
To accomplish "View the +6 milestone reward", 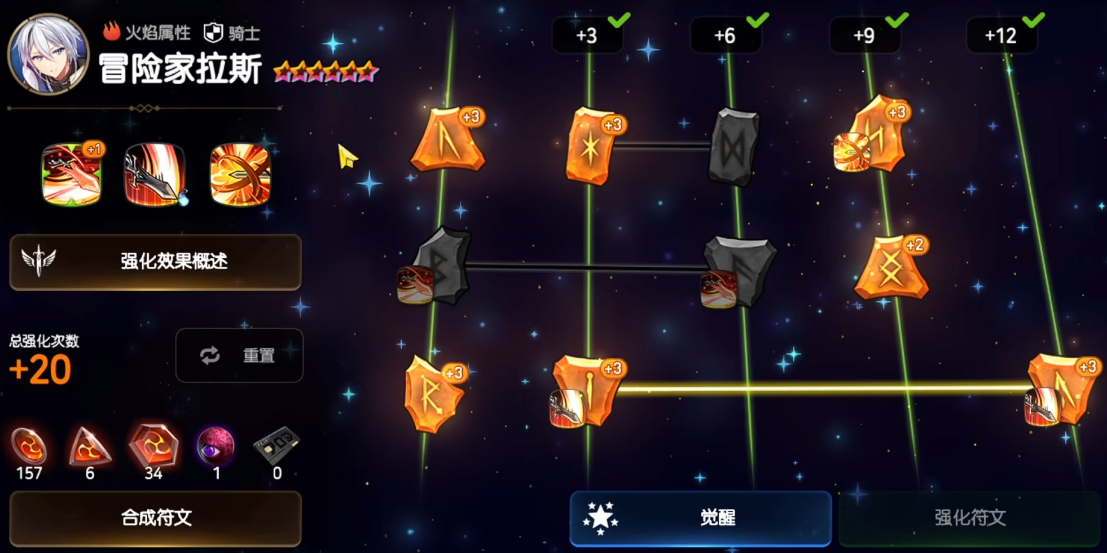I will (726, 36).
